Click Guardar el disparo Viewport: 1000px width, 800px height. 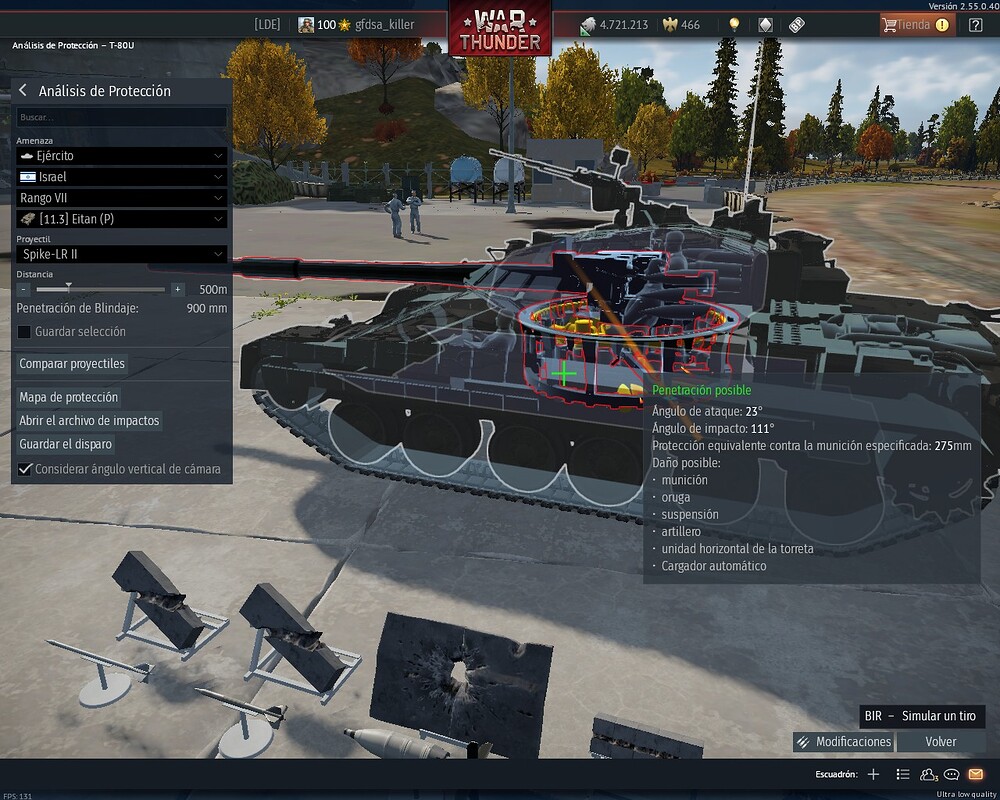click(x=66, y=444)
